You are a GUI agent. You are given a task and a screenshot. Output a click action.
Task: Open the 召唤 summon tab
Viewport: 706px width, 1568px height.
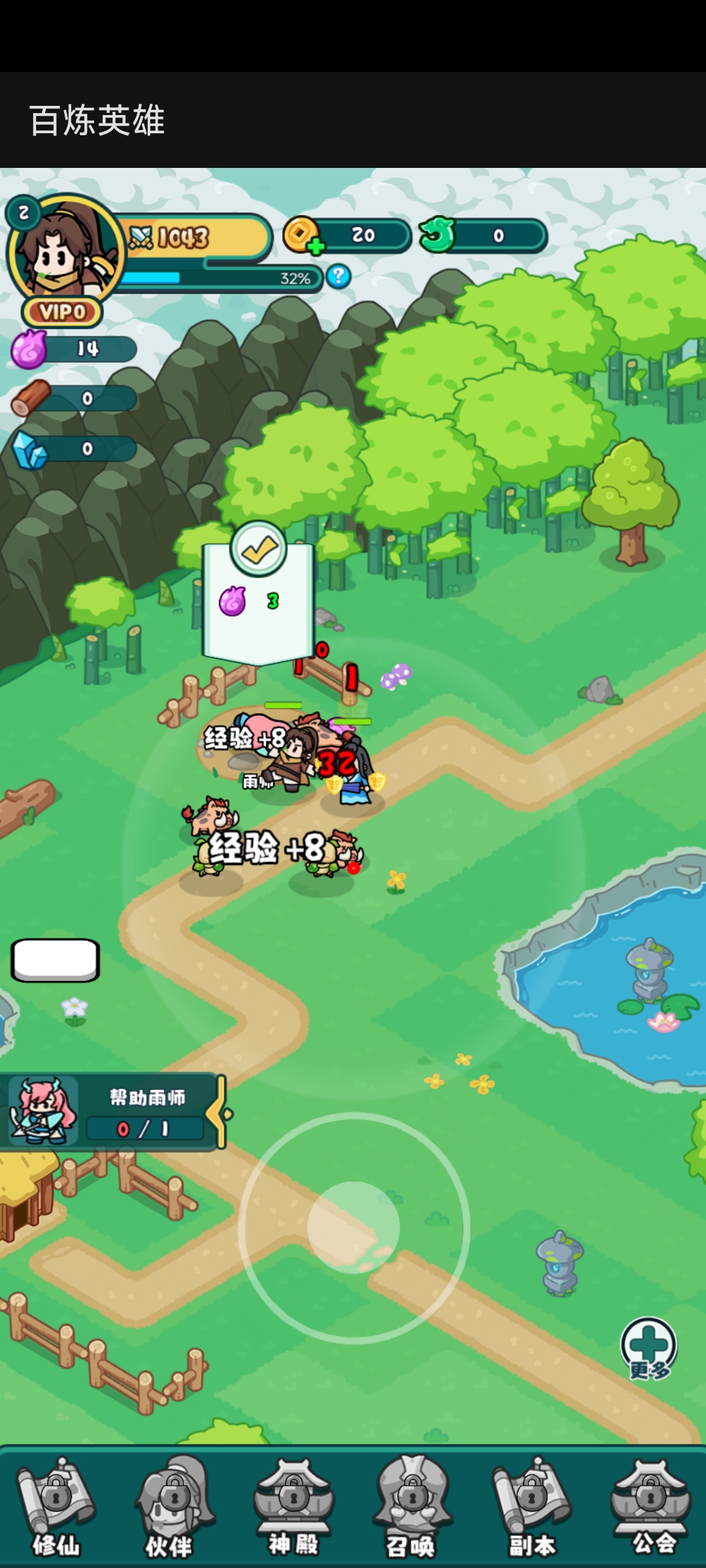point(412,1507)
